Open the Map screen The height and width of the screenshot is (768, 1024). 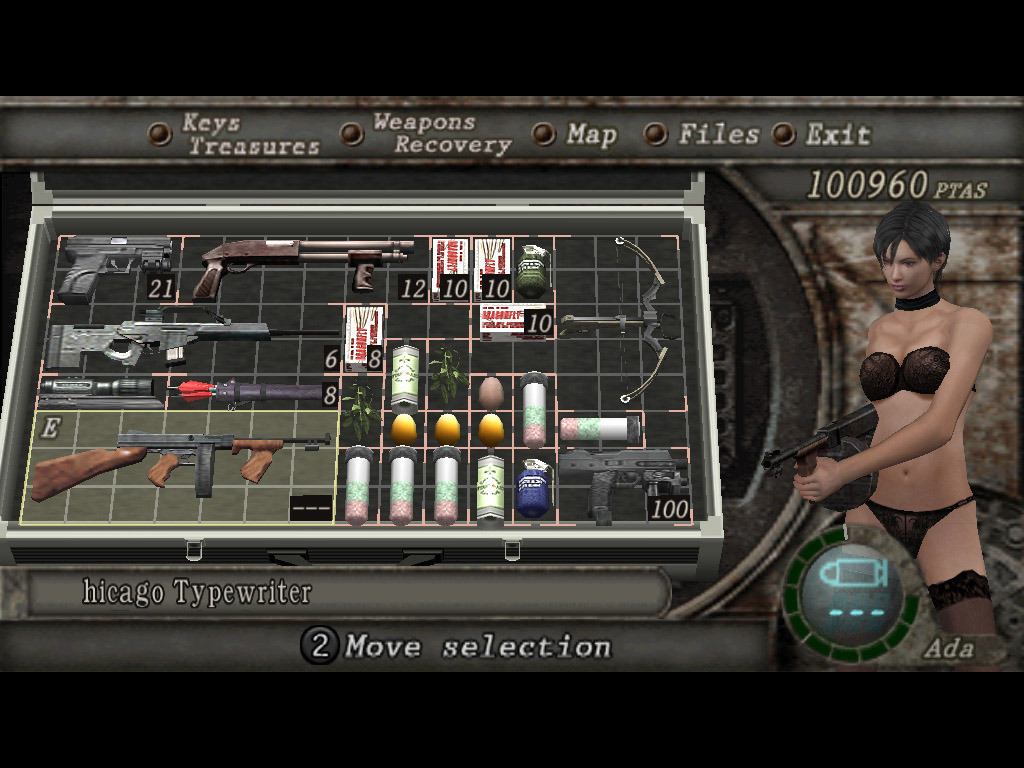coord(590,134)
